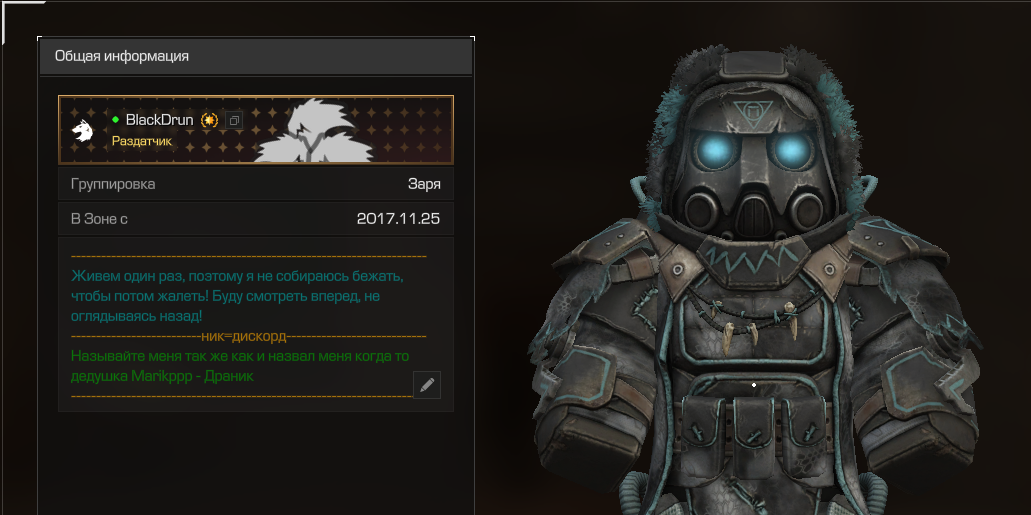Image resolution: width=1031 pixels, height=515 pixels.
Task: Click the Общая информация panel header
Action: pyautogui.click(x=255, y=57)
